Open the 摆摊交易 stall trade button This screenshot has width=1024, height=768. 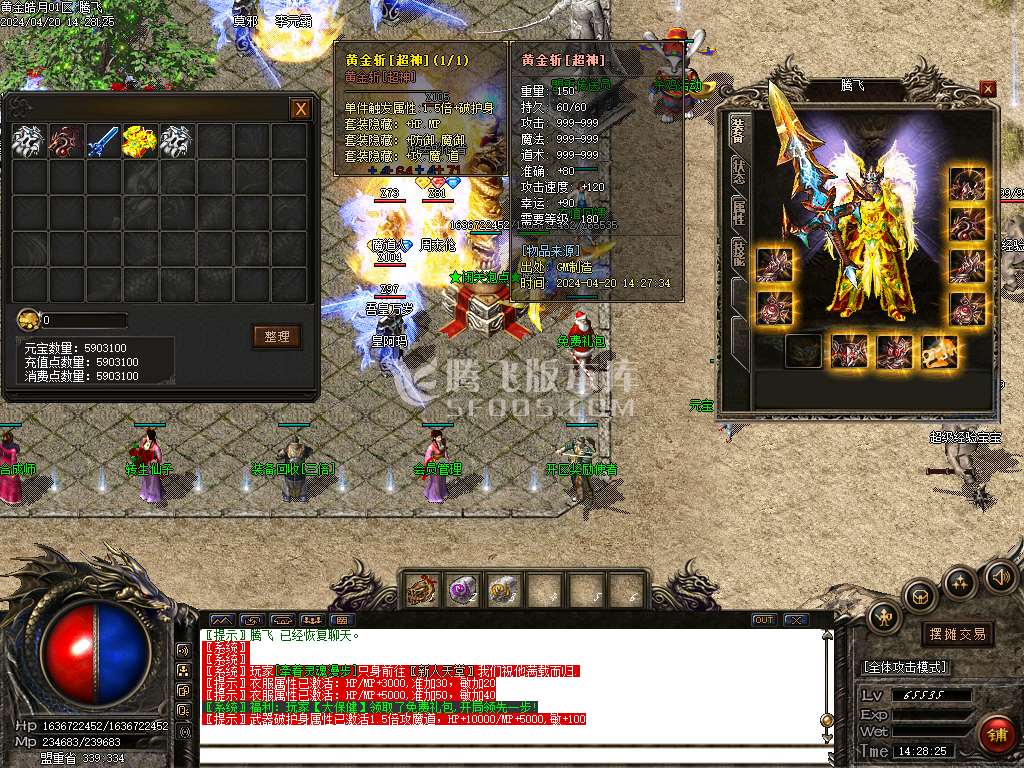point(957,634)
